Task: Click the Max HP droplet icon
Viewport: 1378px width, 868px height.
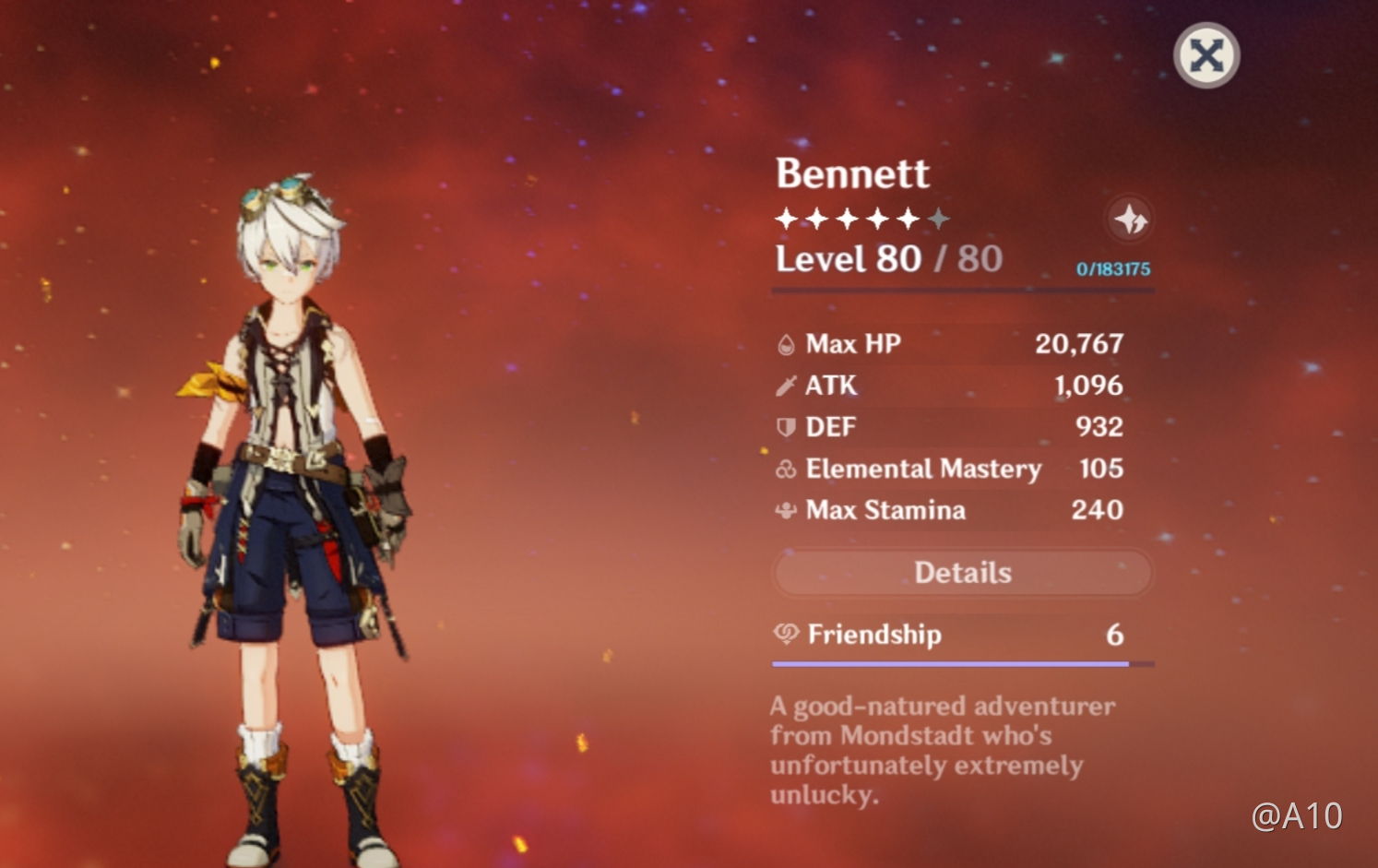Action: tap(785, 343)
